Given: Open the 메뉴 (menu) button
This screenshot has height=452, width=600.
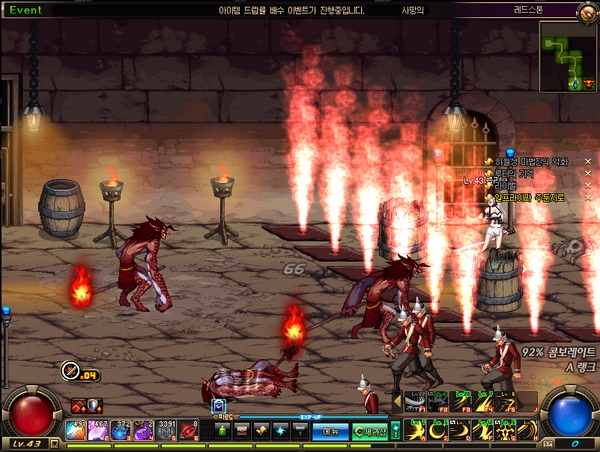Looking at the screenshot, I should [329, 430].
